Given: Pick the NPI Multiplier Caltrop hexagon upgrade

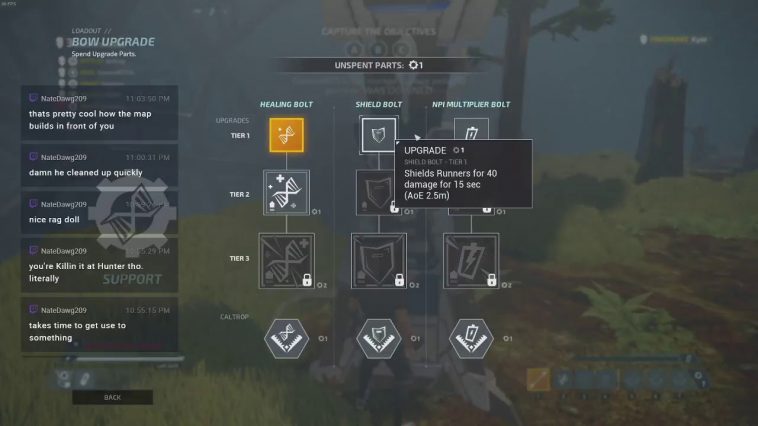Looking at the screenshot, I should [471, 337].
